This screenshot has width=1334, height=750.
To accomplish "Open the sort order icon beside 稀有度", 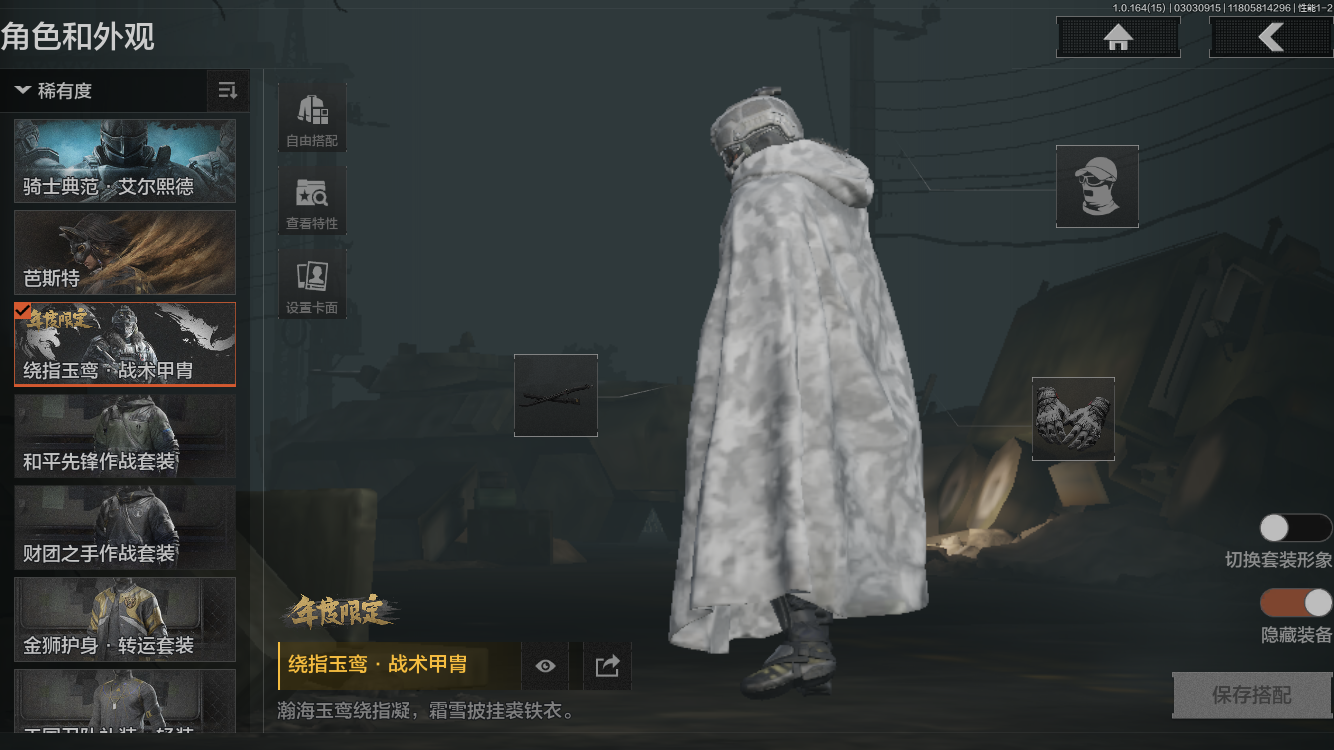I will (228, 91).
